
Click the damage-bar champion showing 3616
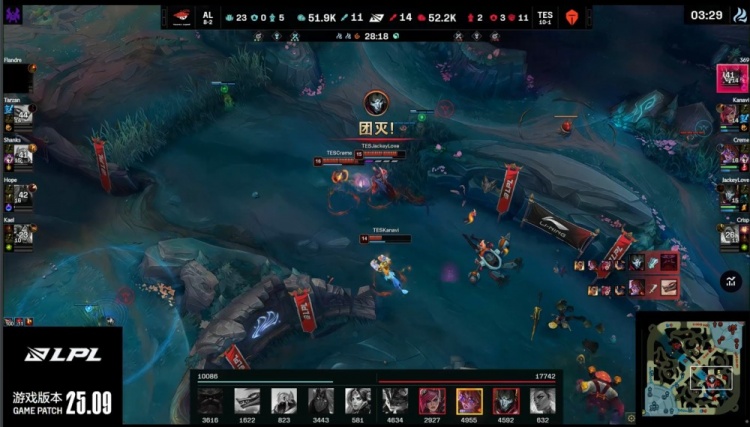211,401
